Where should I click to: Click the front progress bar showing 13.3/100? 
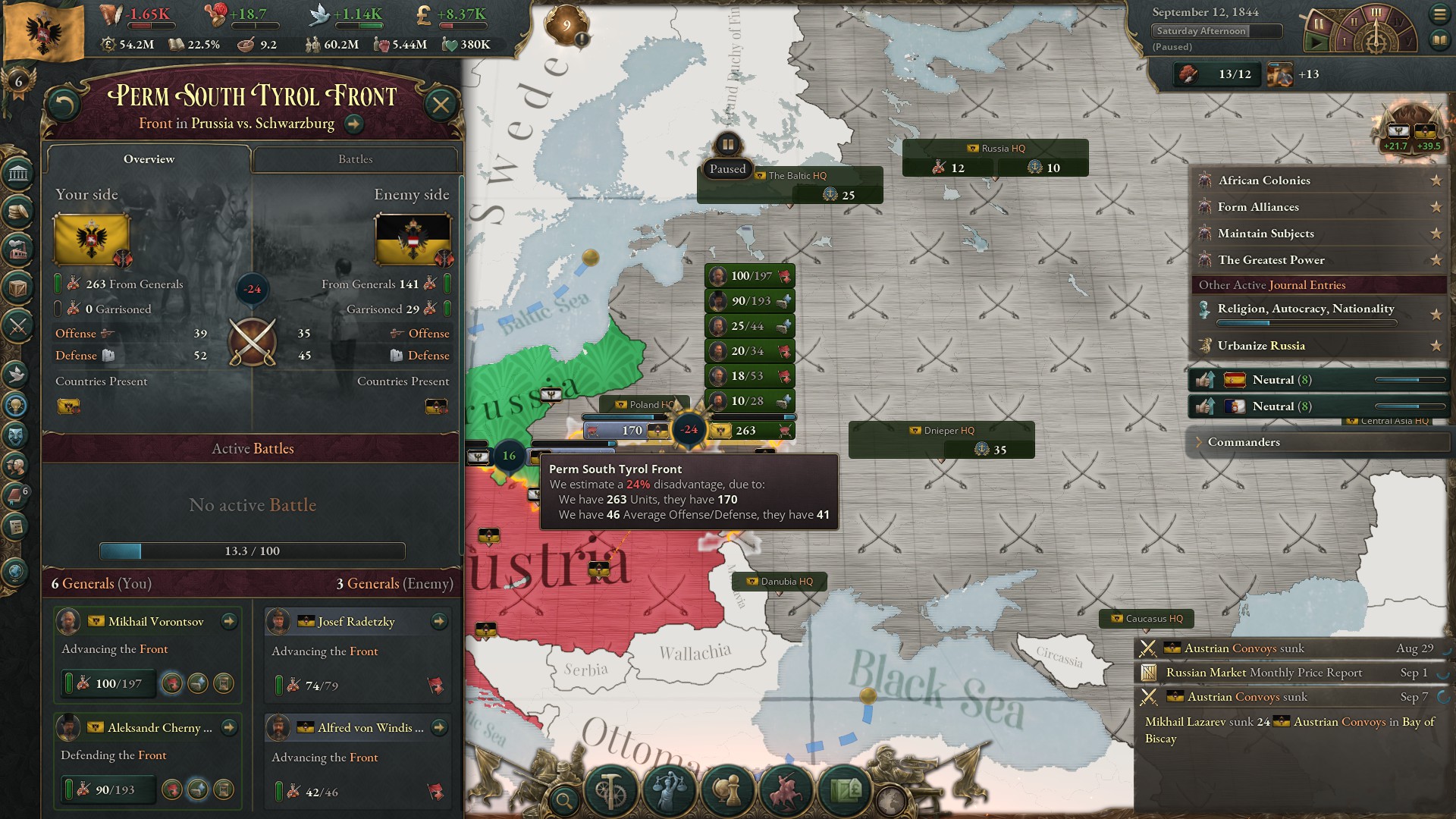pyautogui.click(x=252, y=551)
